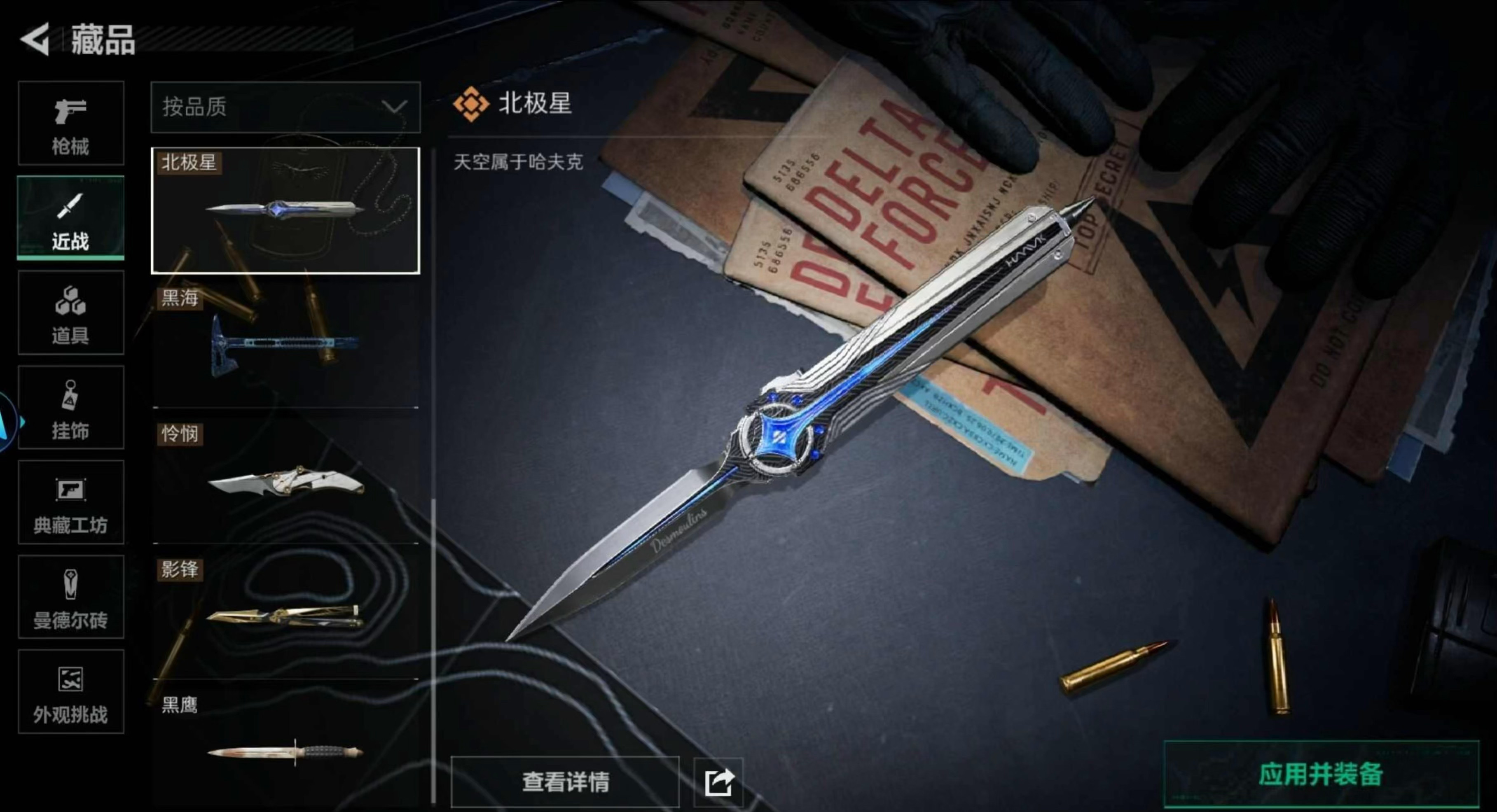Viewport: 1497px width, 812px height.
Task: Select the 枪械 firearms category icon
Action: pos(71,123)
